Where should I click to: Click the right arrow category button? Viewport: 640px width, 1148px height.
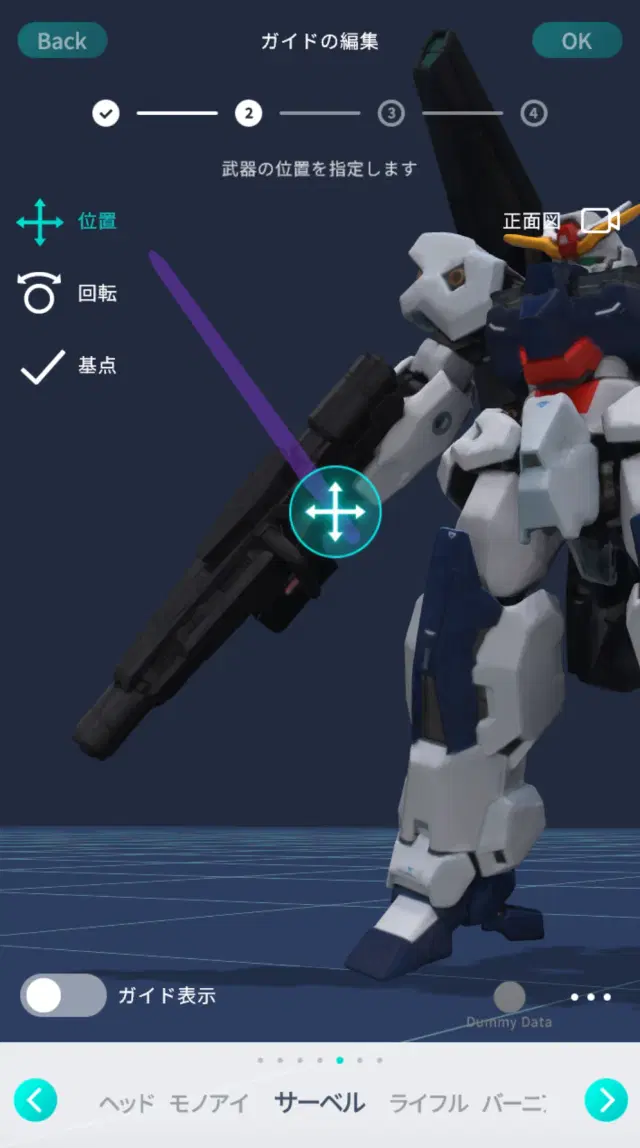[x=605, y=1101]
